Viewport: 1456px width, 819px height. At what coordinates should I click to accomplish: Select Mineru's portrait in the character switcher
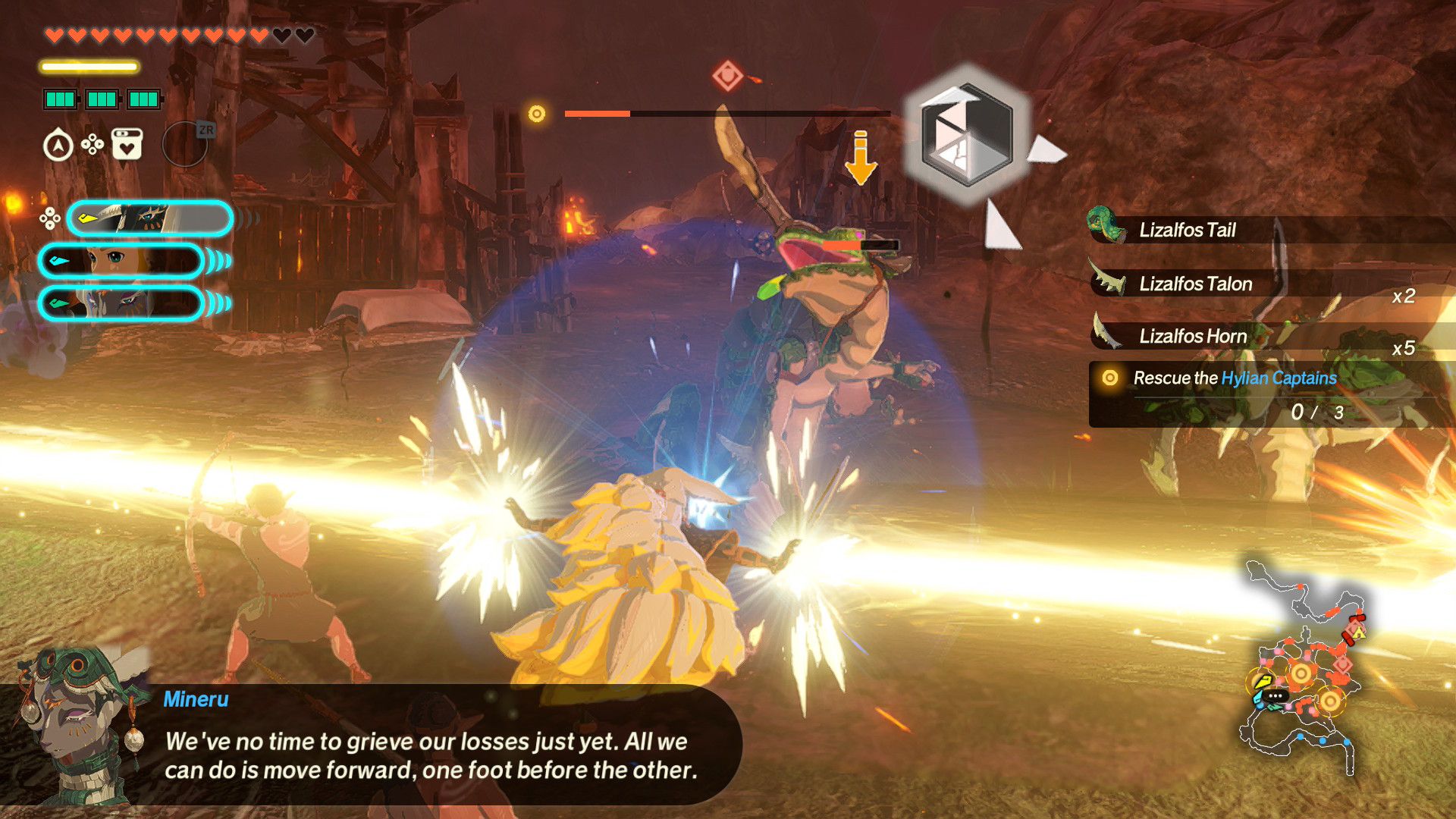[x=149, y=219]
